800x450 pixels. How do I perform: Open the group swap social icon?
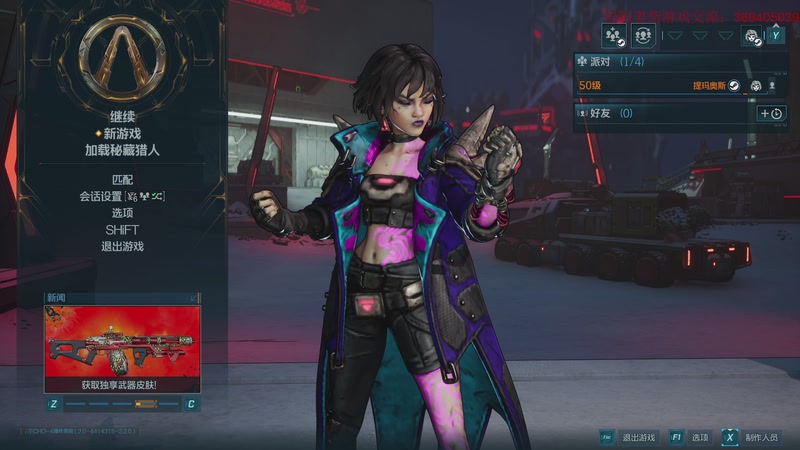[644, 36]
